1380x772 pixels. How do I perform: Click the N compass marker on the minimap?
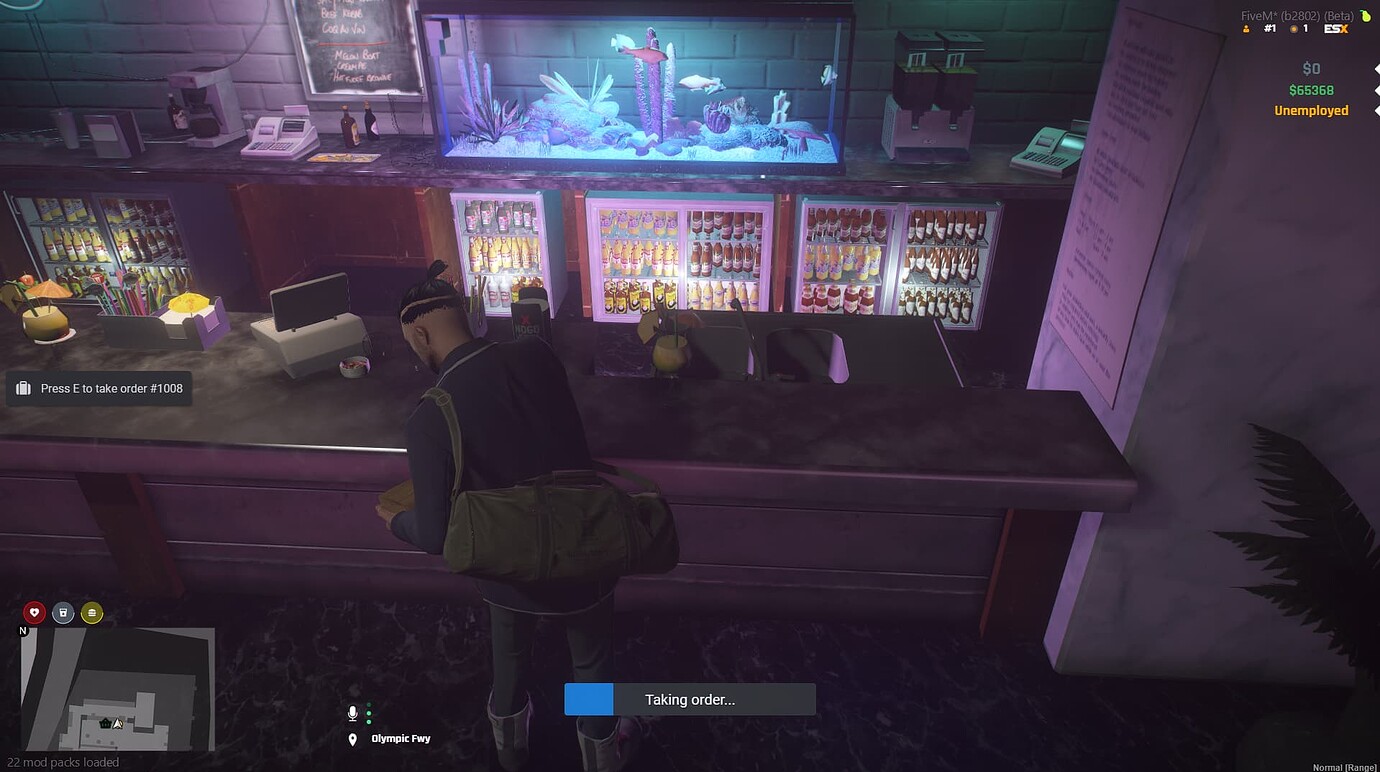tap(22, 630)
